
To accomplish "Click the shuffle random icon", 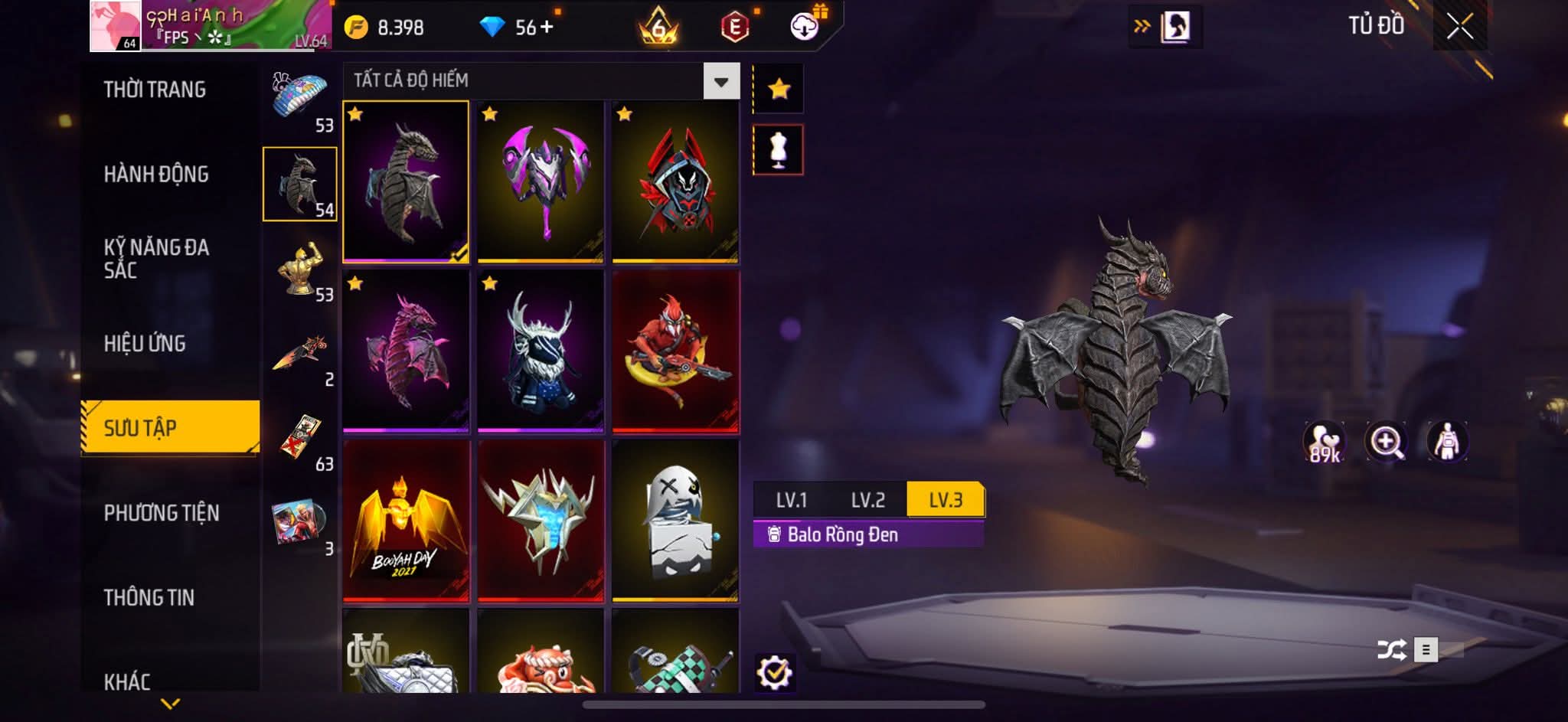I will pyautogui.click(x=1390, y=651).
